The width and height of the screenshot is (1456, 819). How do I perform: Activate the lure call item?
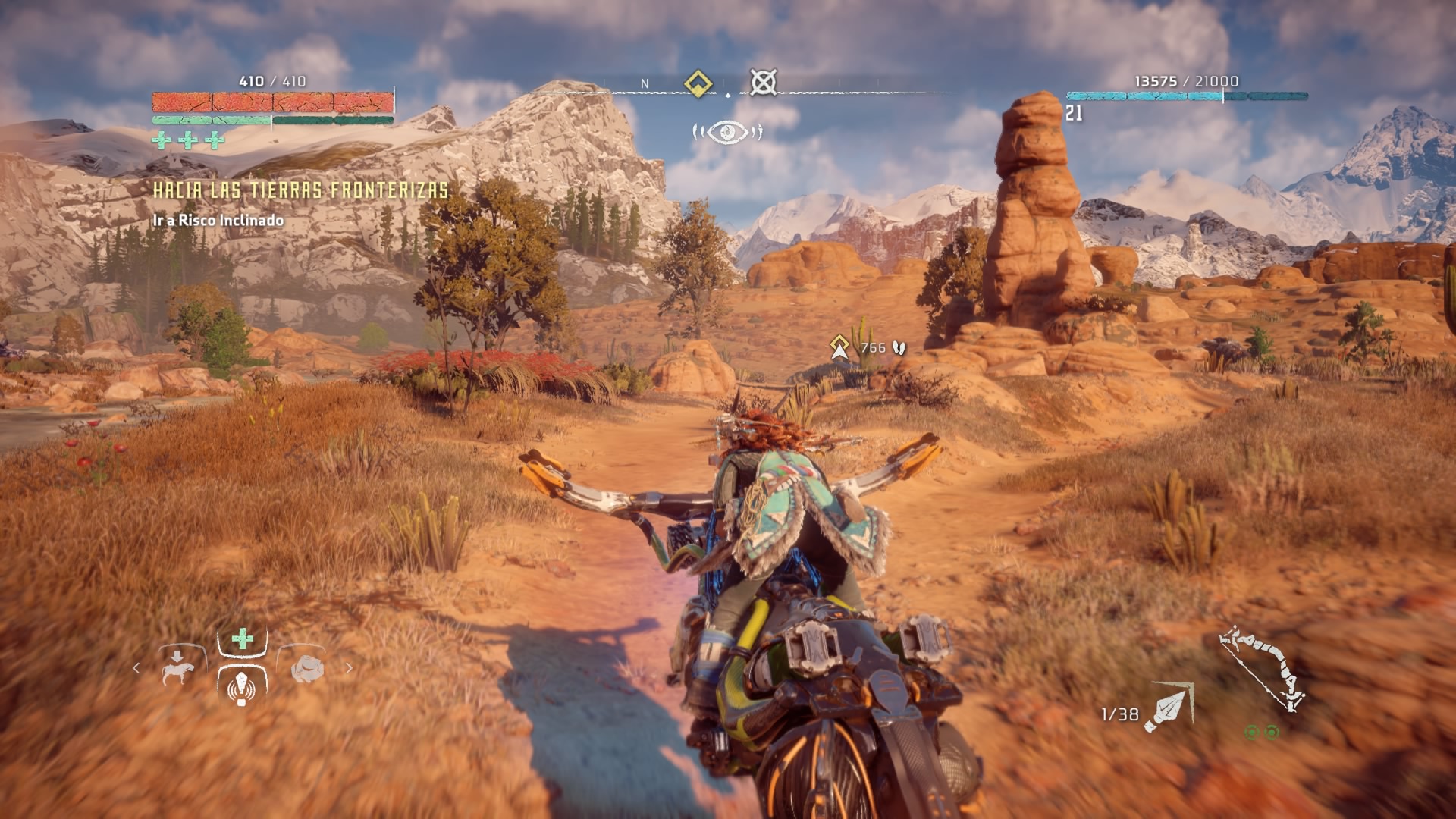(242, 687)
